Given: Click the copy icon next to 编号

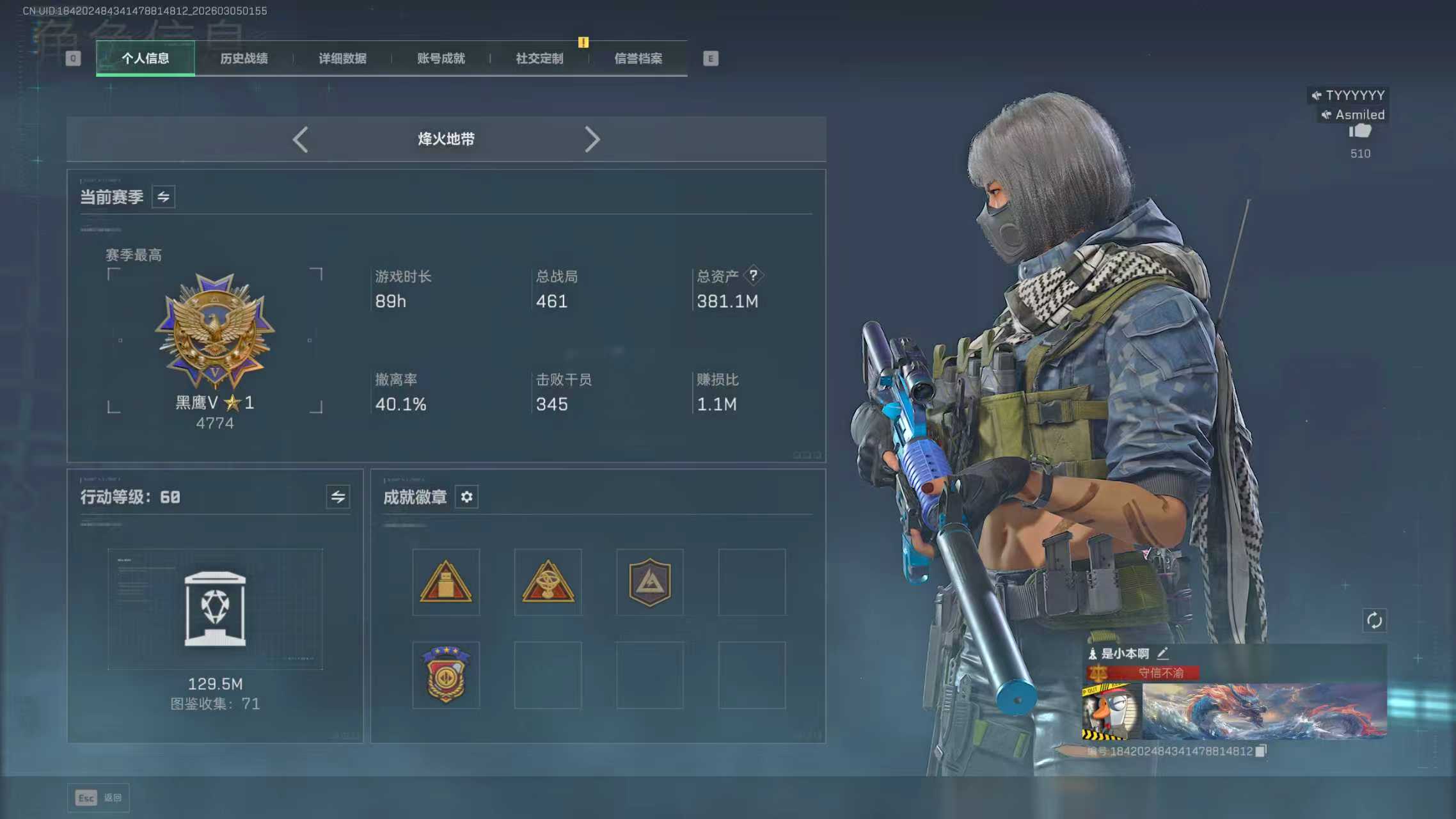Looking at the screenshot, I should [1261, 750].
